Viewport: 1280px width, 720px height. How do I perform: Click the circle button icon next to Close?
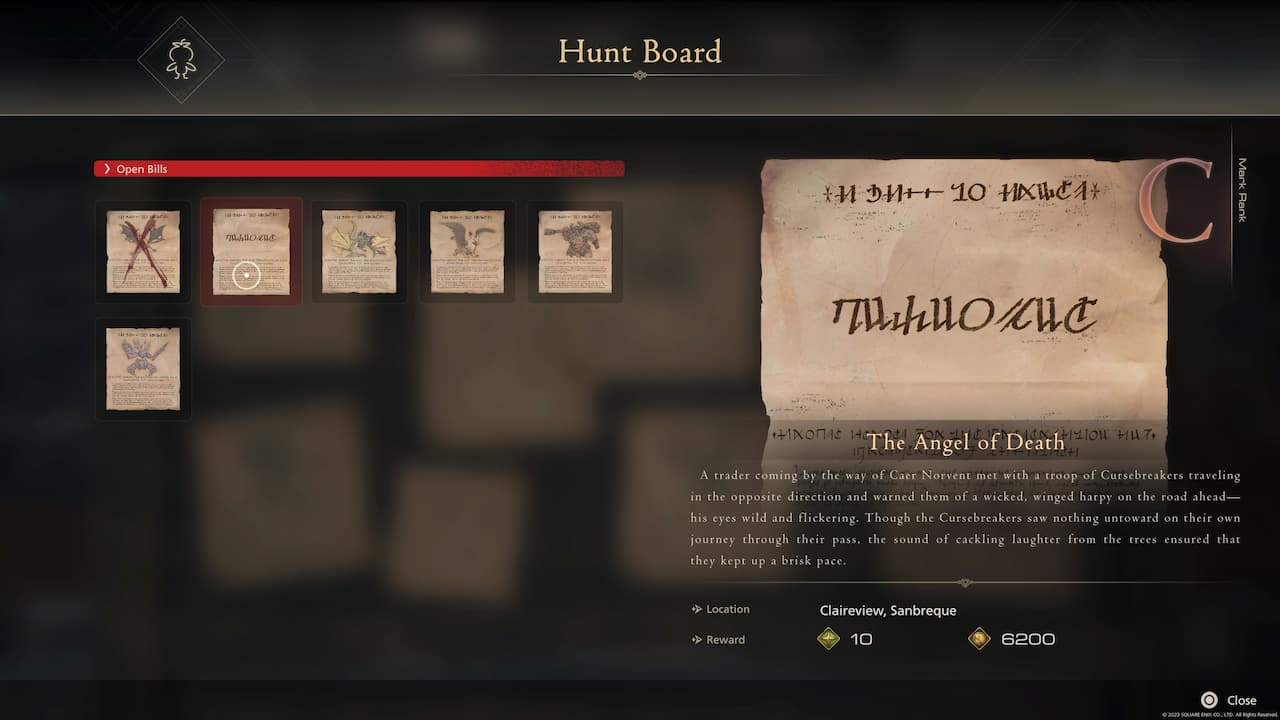[1207, 700]
